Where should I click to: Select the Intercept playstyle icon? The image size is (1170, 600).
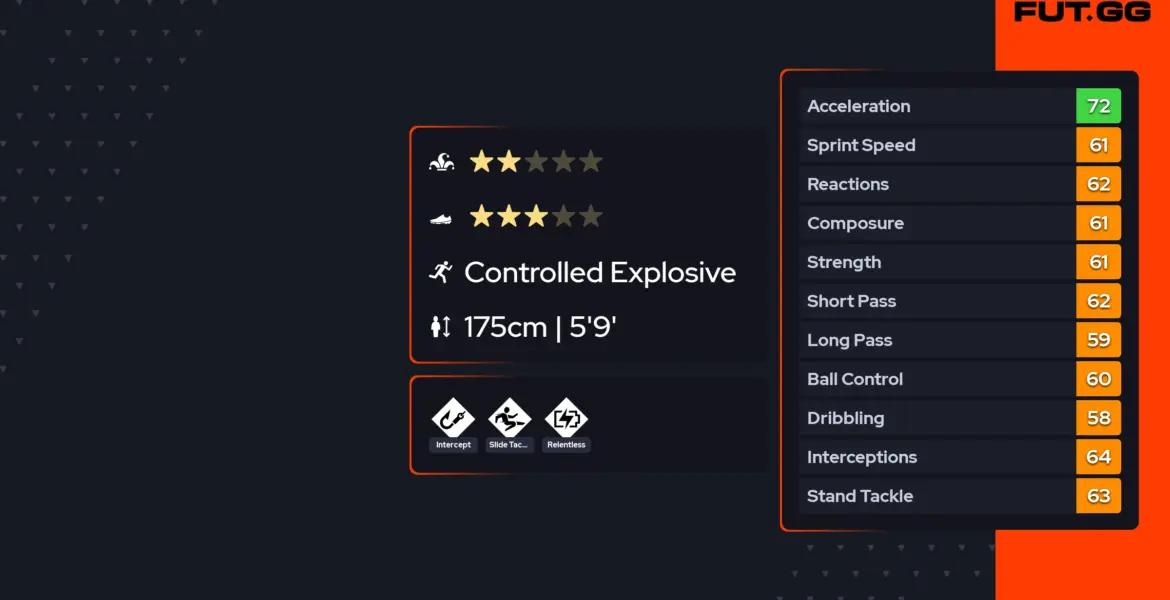pos(453,418)
